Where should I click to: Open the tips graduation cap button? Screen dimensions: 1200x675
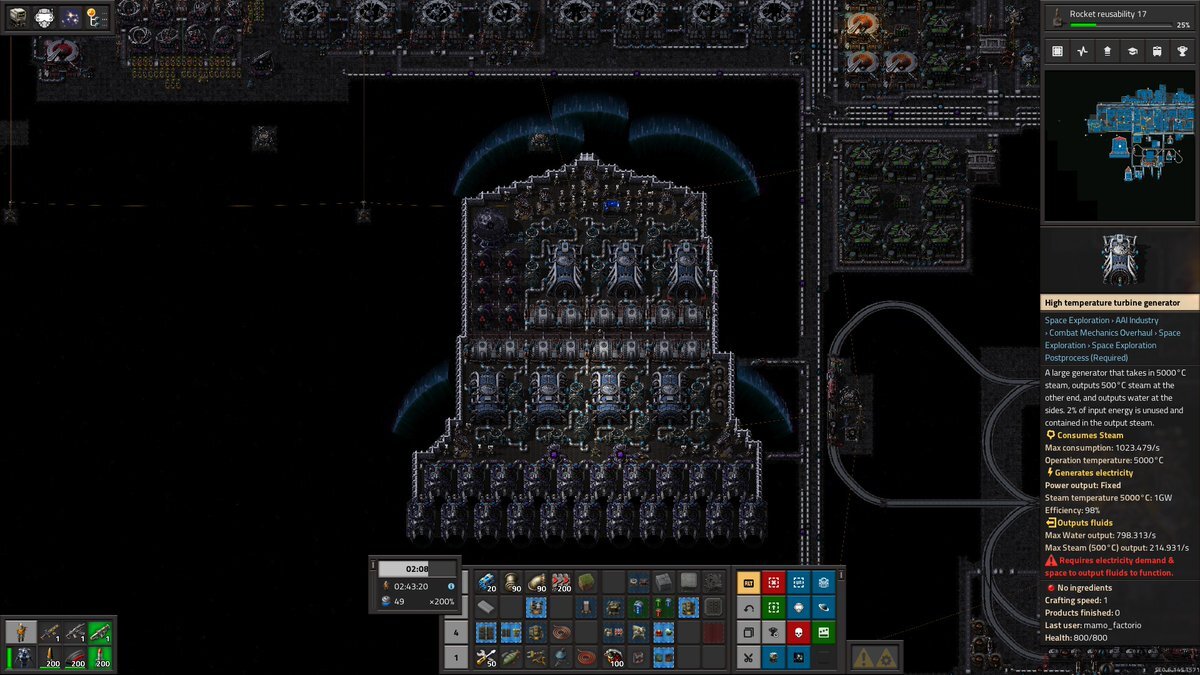pos(1132,50)
